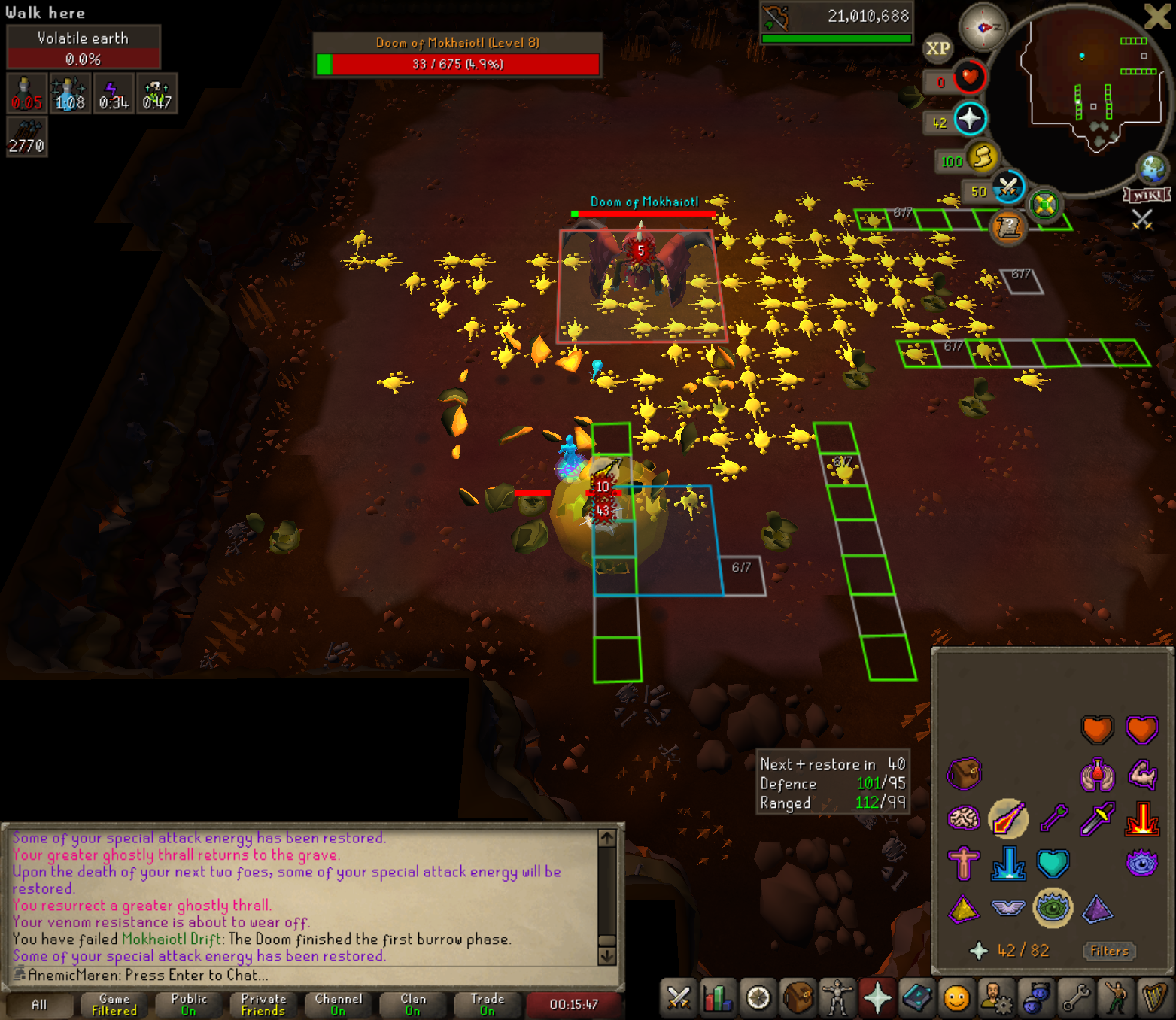Open the Music Player harp tab

[x=1155, y=998]
